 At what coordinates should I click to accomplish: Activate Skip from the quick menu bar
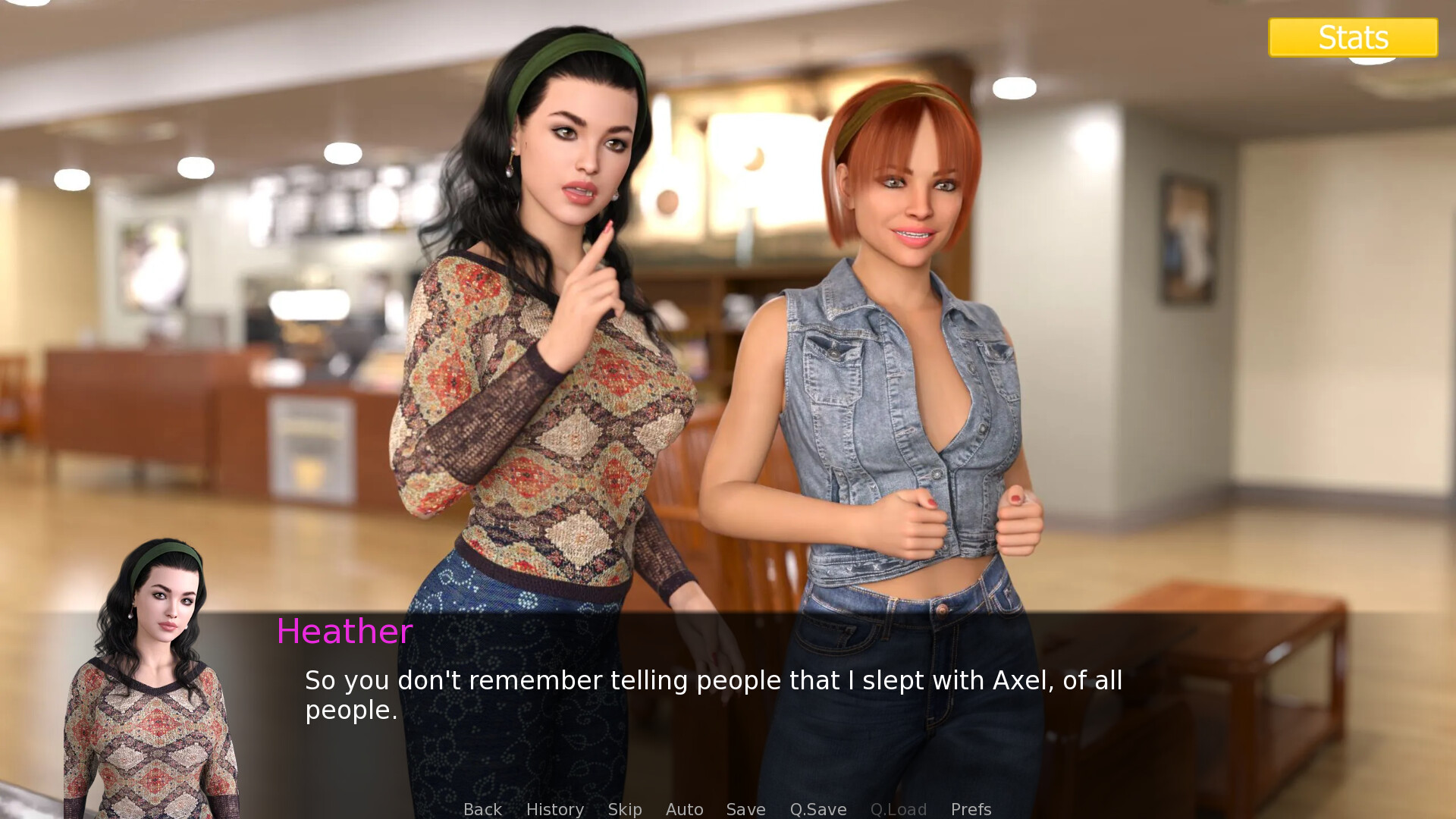point(624,809)
